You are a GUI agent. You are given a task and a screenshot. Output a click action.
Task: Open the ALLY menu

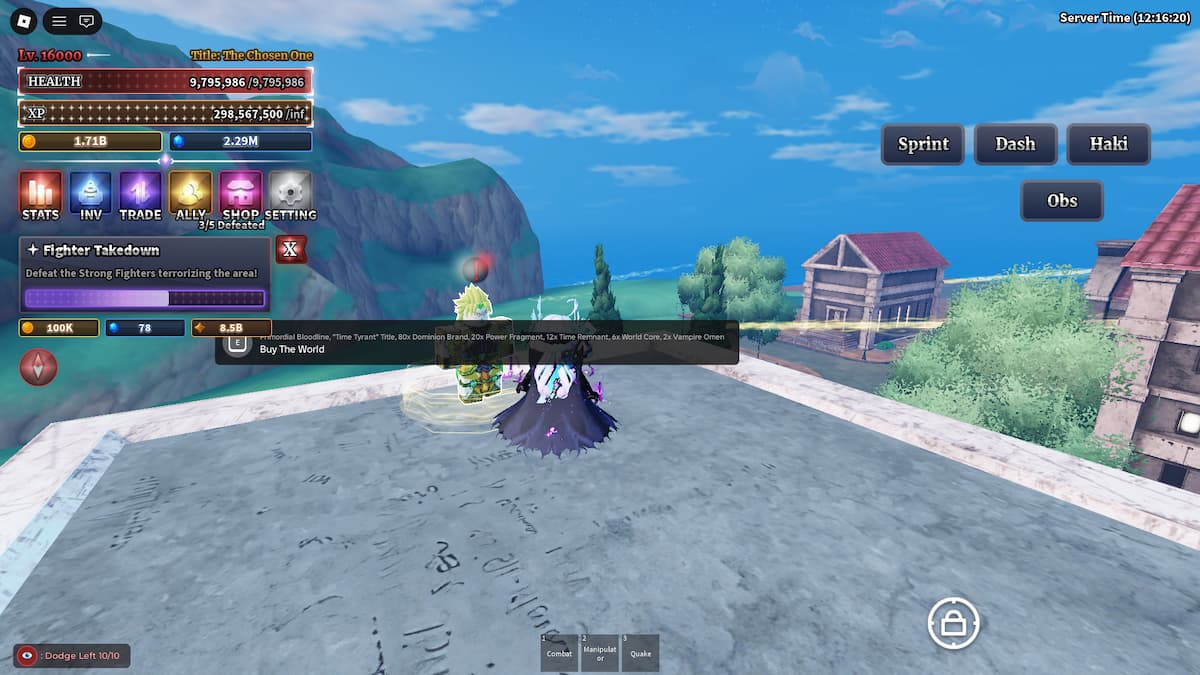[190, 194]
